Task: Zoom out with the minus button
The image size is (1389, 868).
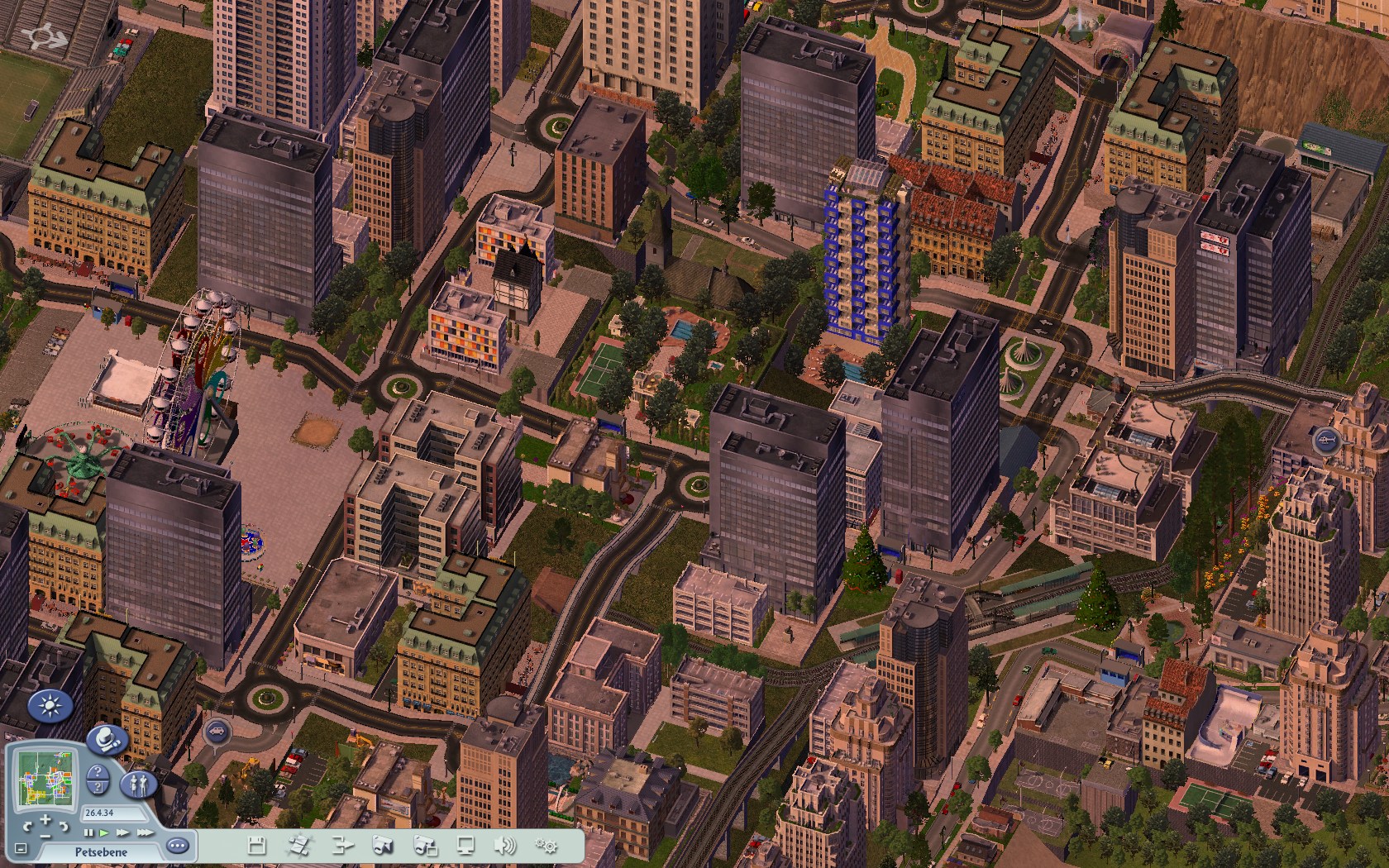Action: (45, 835)
